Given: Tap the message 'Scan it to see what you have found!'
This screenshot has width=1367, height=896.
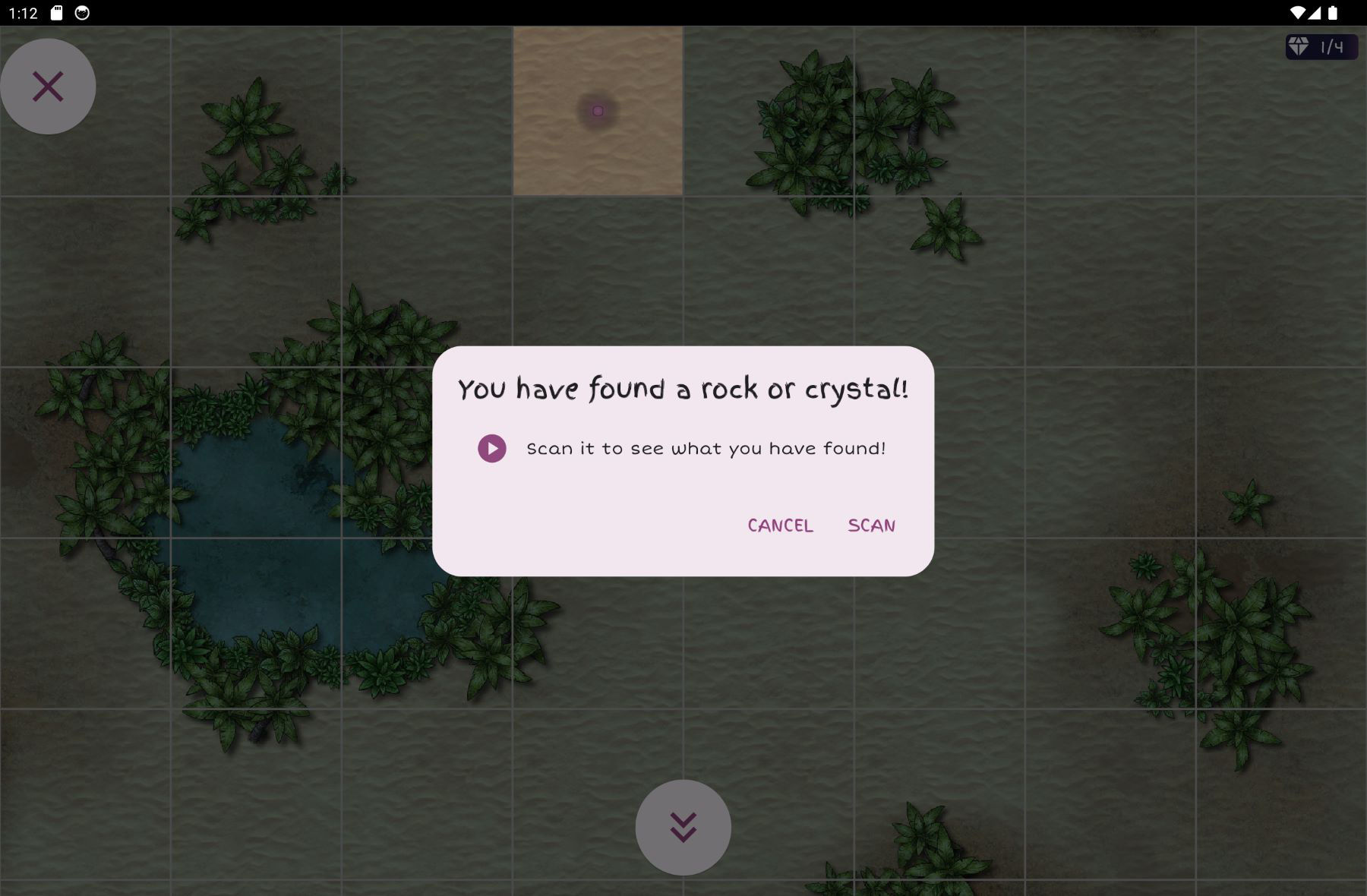Looking at the screenshot, I should pos(706,448).
